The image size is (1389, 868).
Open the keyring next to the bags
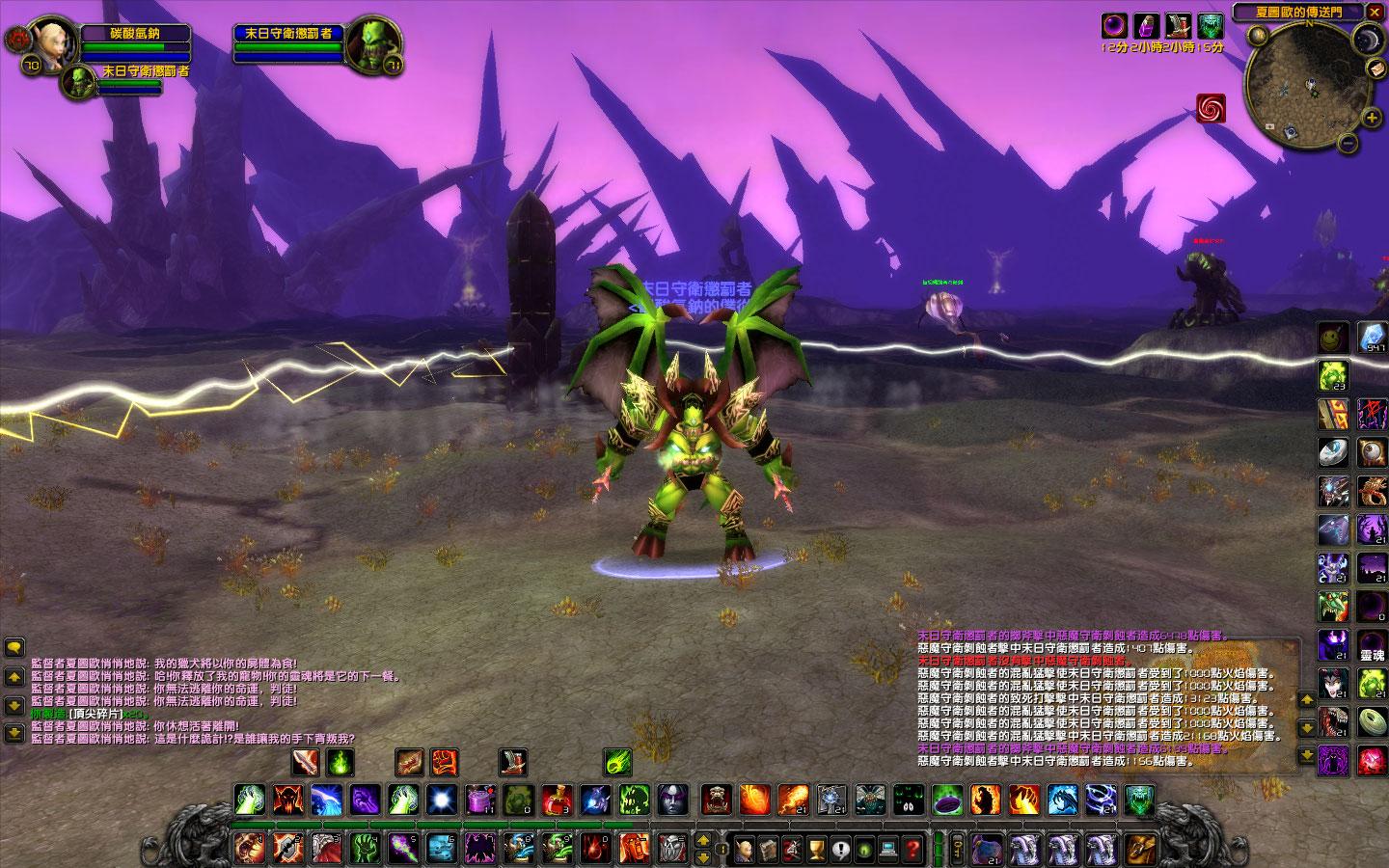pyautogui.click(x=957, y=850)
